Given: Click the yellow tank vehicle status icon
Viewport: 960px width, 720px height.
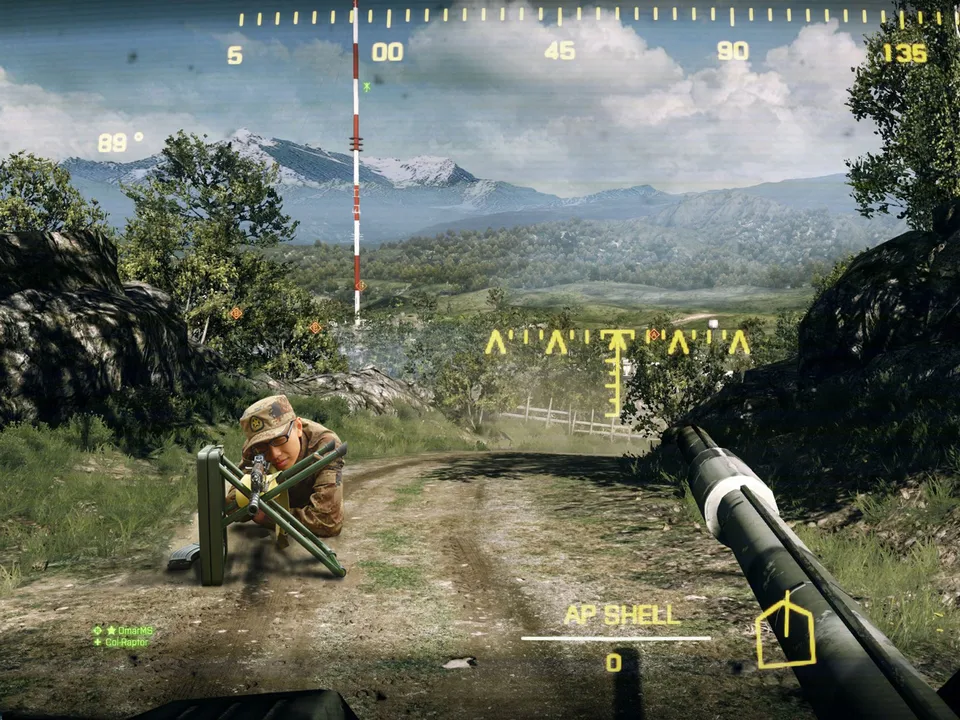Looking at the screenshot, I should tap(785, 630).
